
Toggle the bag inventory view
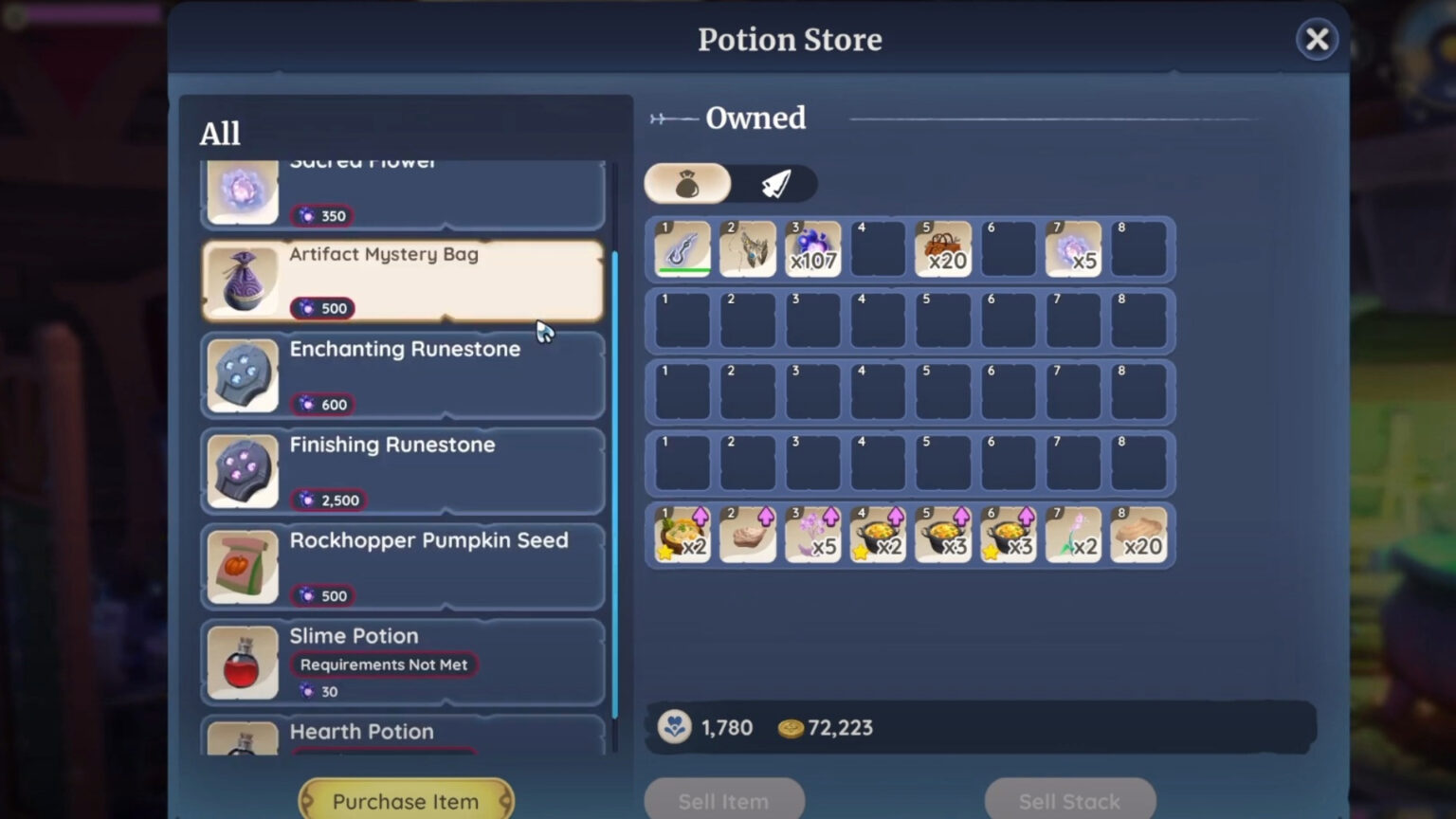click(x=686, y=183)
